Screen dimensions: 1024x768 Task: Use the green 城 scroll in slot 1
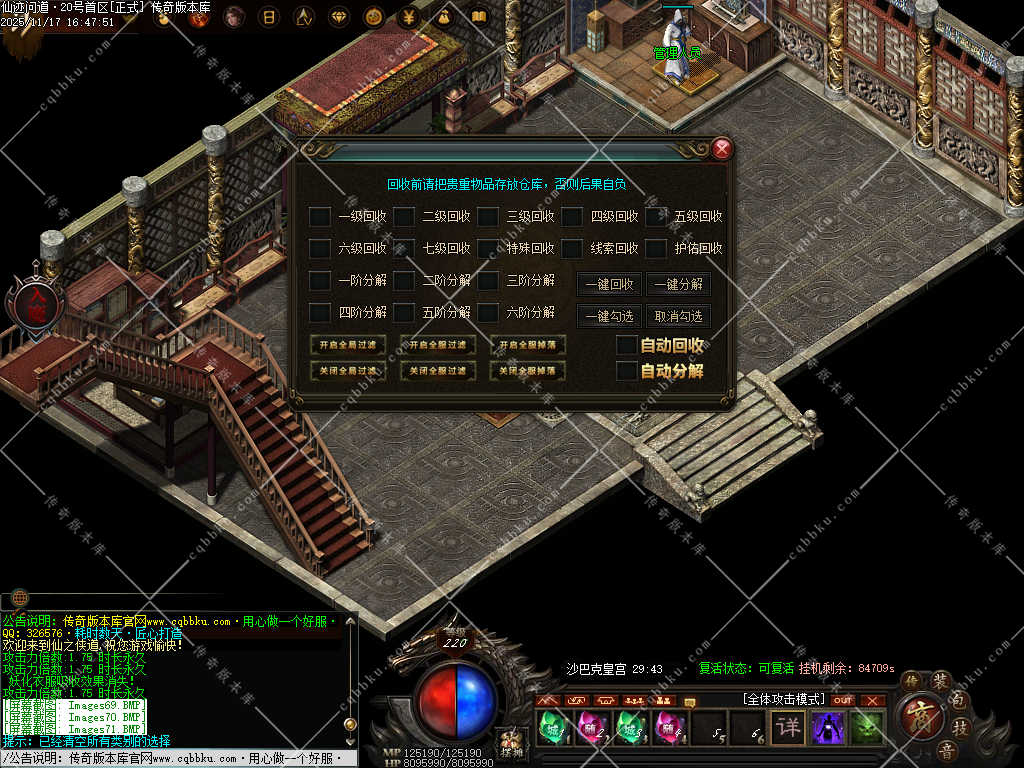[551, 727]
